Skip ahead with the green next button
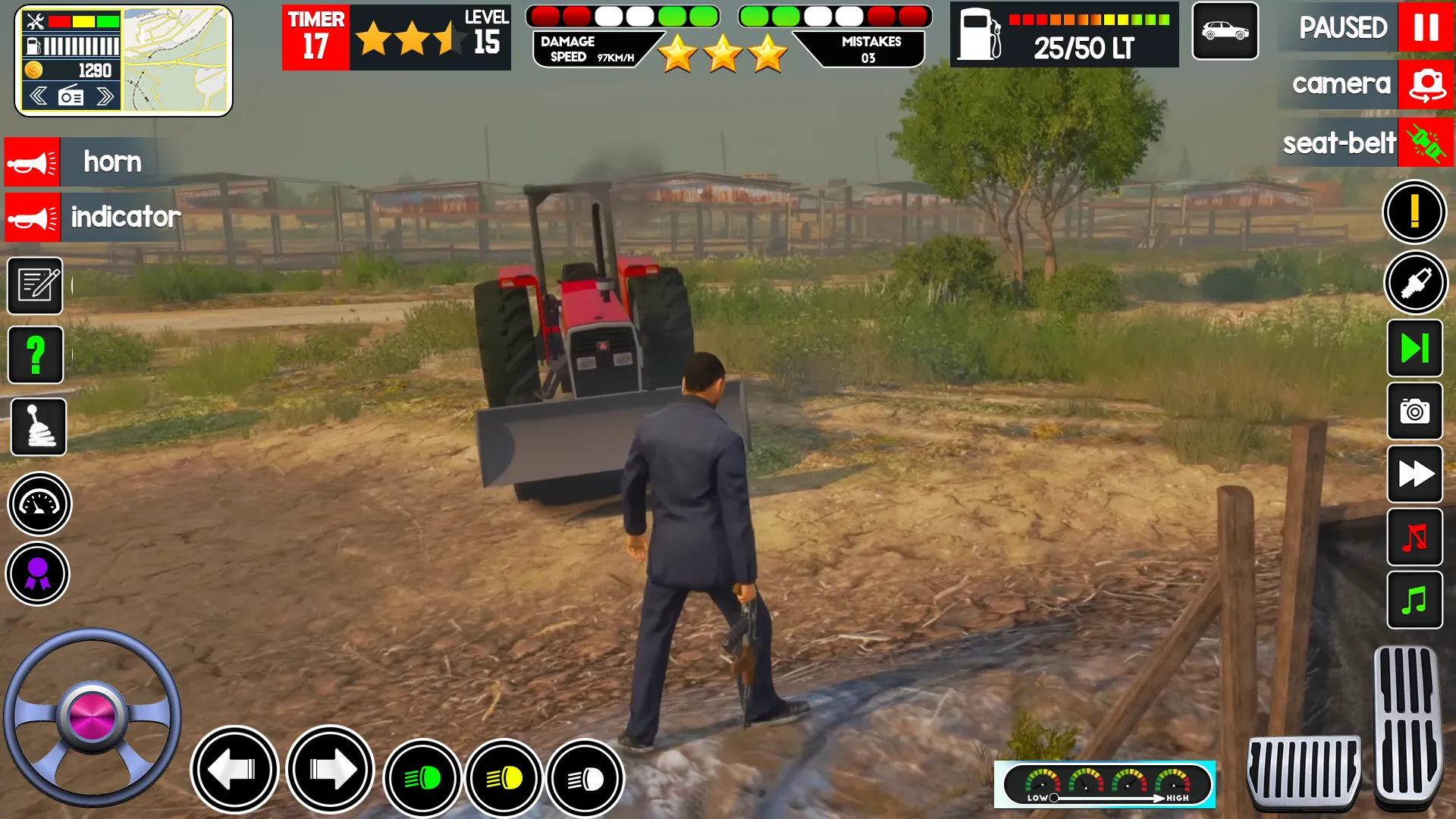 1414,348
